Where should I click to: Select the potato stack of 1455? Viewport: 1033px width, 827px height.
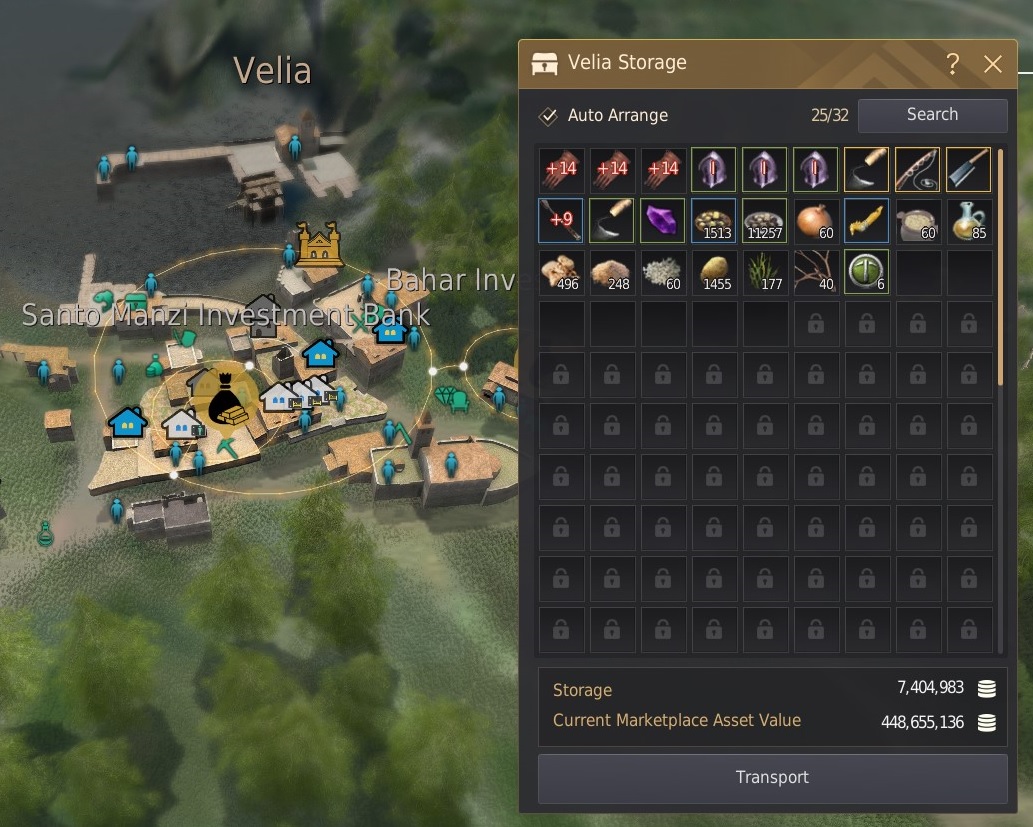[x=713, y=272]
